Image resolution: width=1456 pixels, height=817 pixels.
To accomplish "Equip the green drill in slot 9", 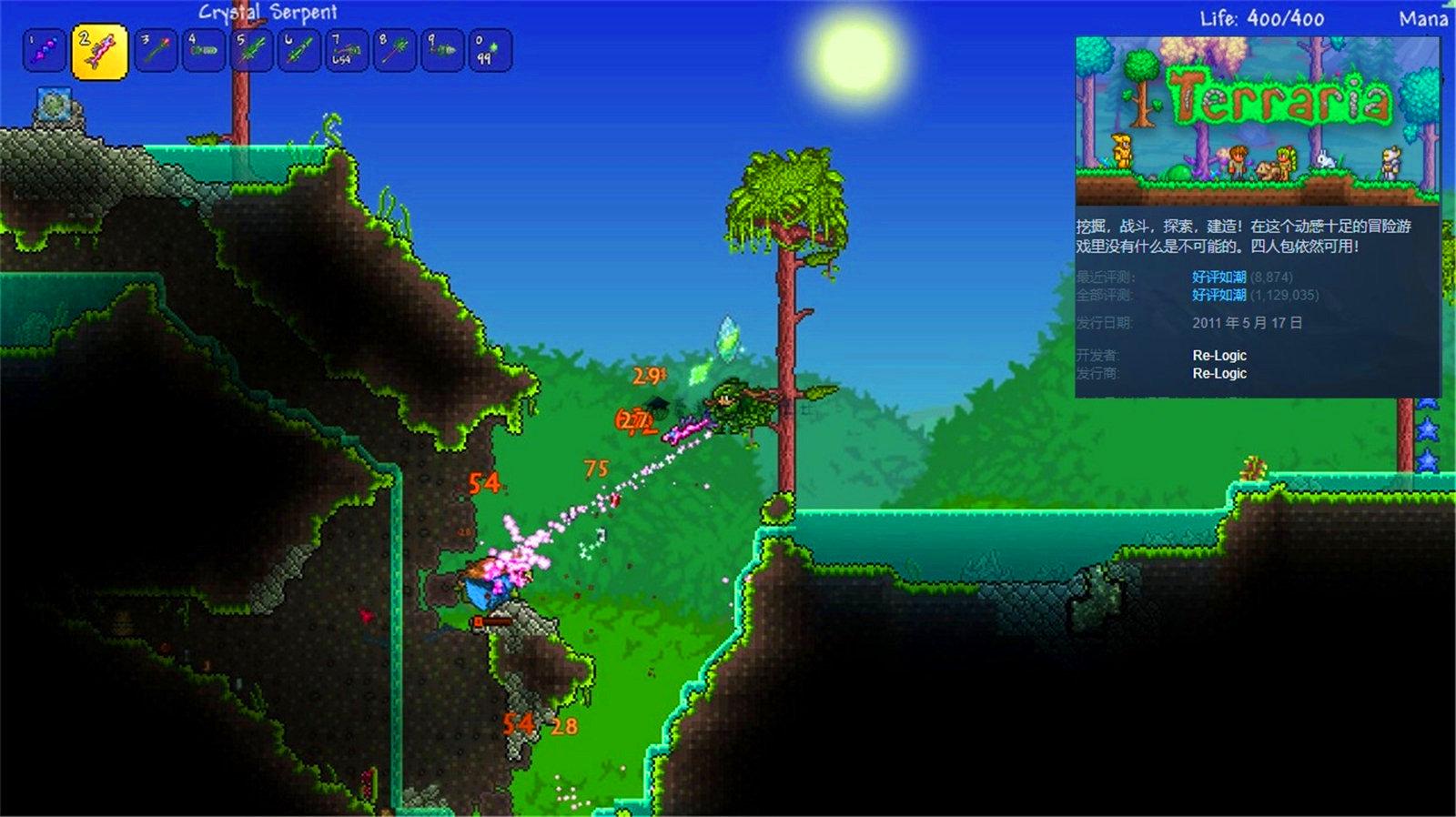I will (x=442, y=51).
